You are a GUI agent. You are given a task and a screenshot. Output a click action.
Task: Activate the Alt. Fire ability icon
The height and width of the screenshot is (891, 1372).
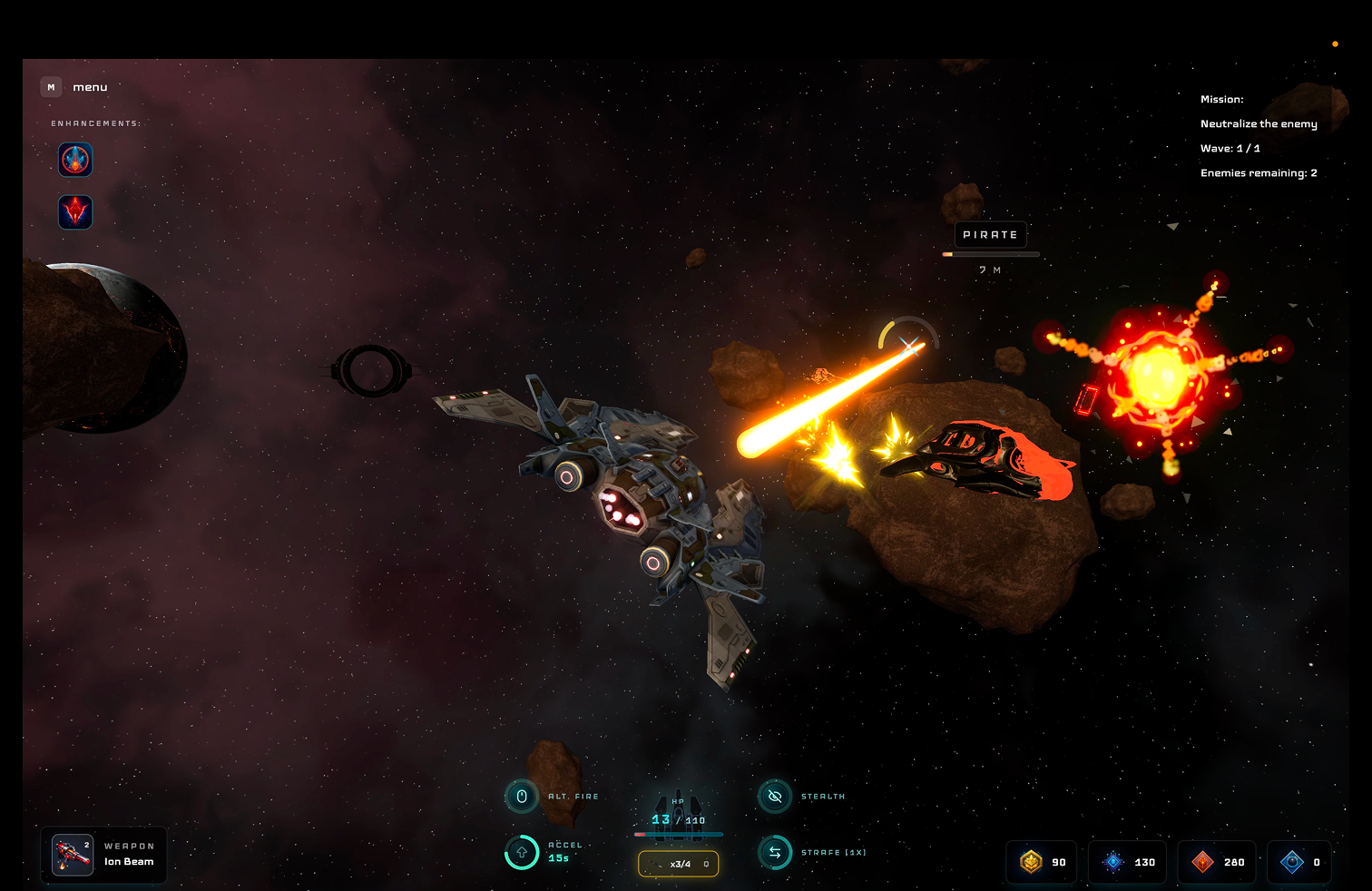point(522,797)
